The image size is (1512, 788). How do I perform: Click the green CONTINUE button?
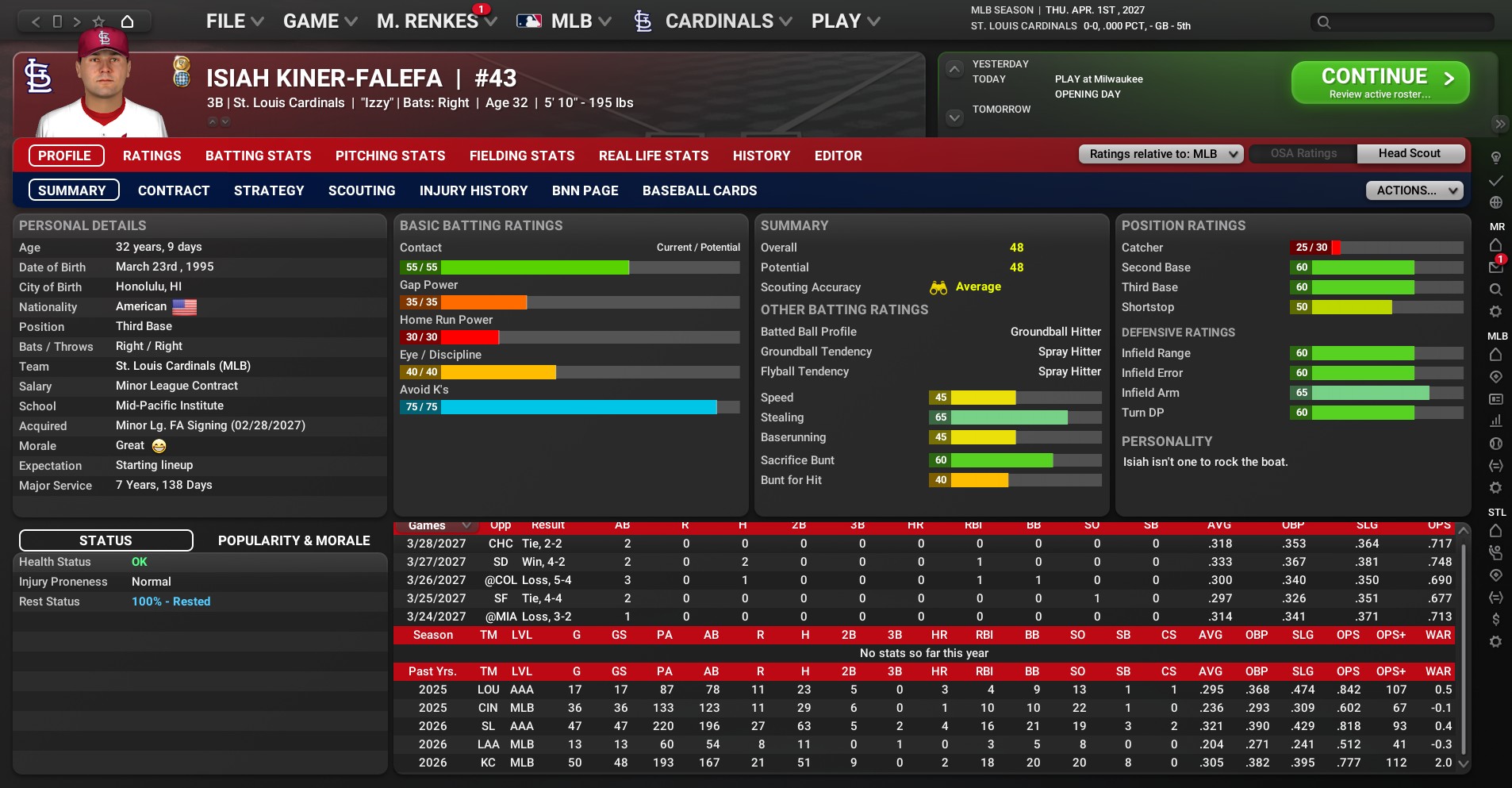pos(1380,83)
